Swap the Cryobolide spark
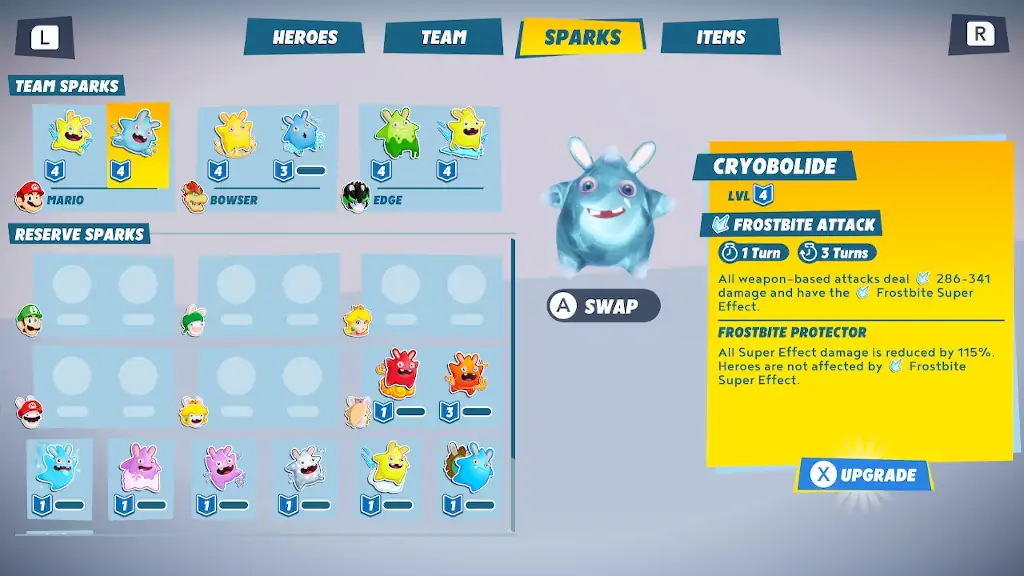The height and width of the screenshot is (576, 1024). click(604, 306)
